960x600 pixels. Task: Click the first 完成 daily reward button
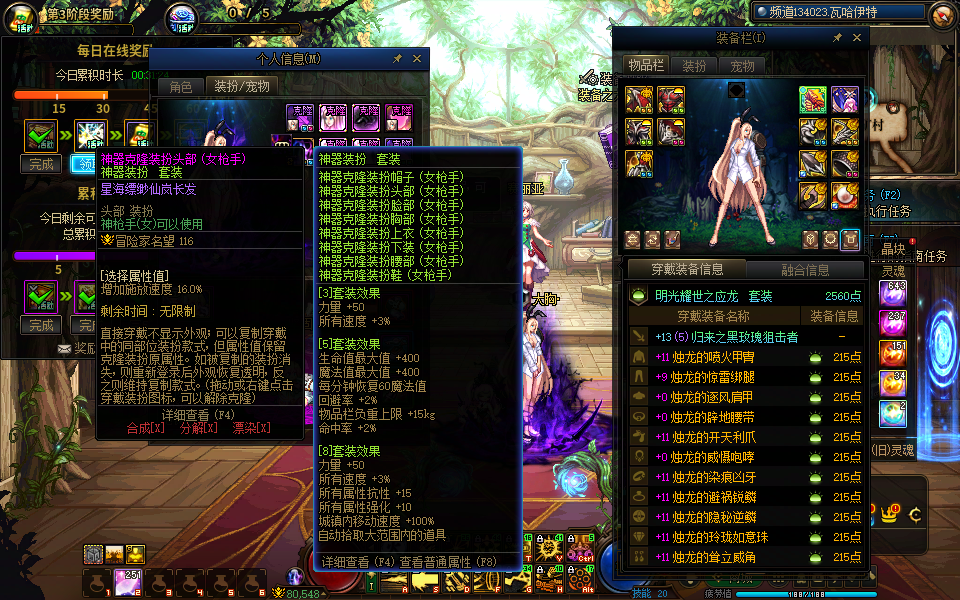[41, 164]
